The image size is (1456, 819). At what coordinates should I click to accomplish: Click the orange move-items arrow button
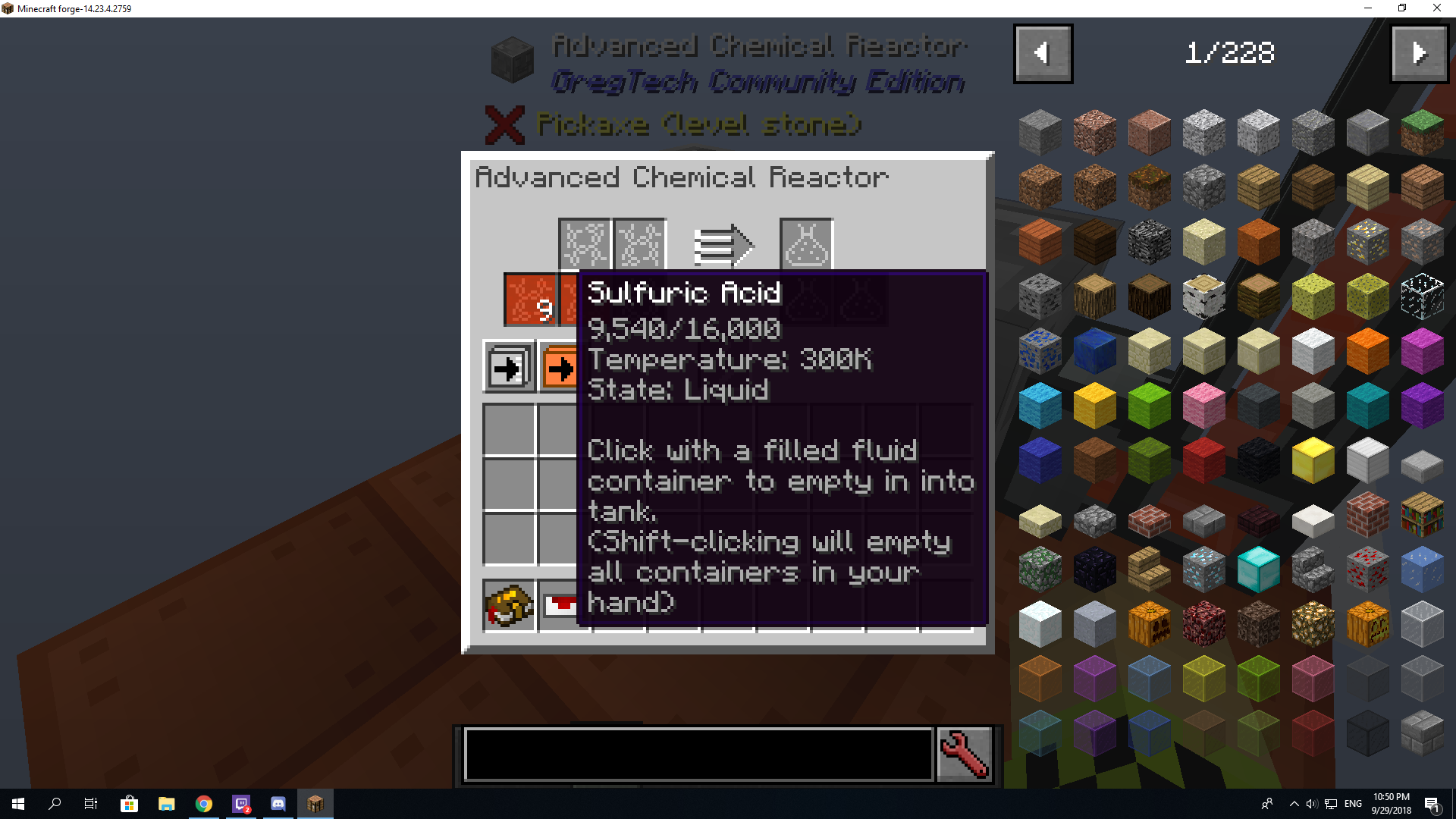(562, 366)
